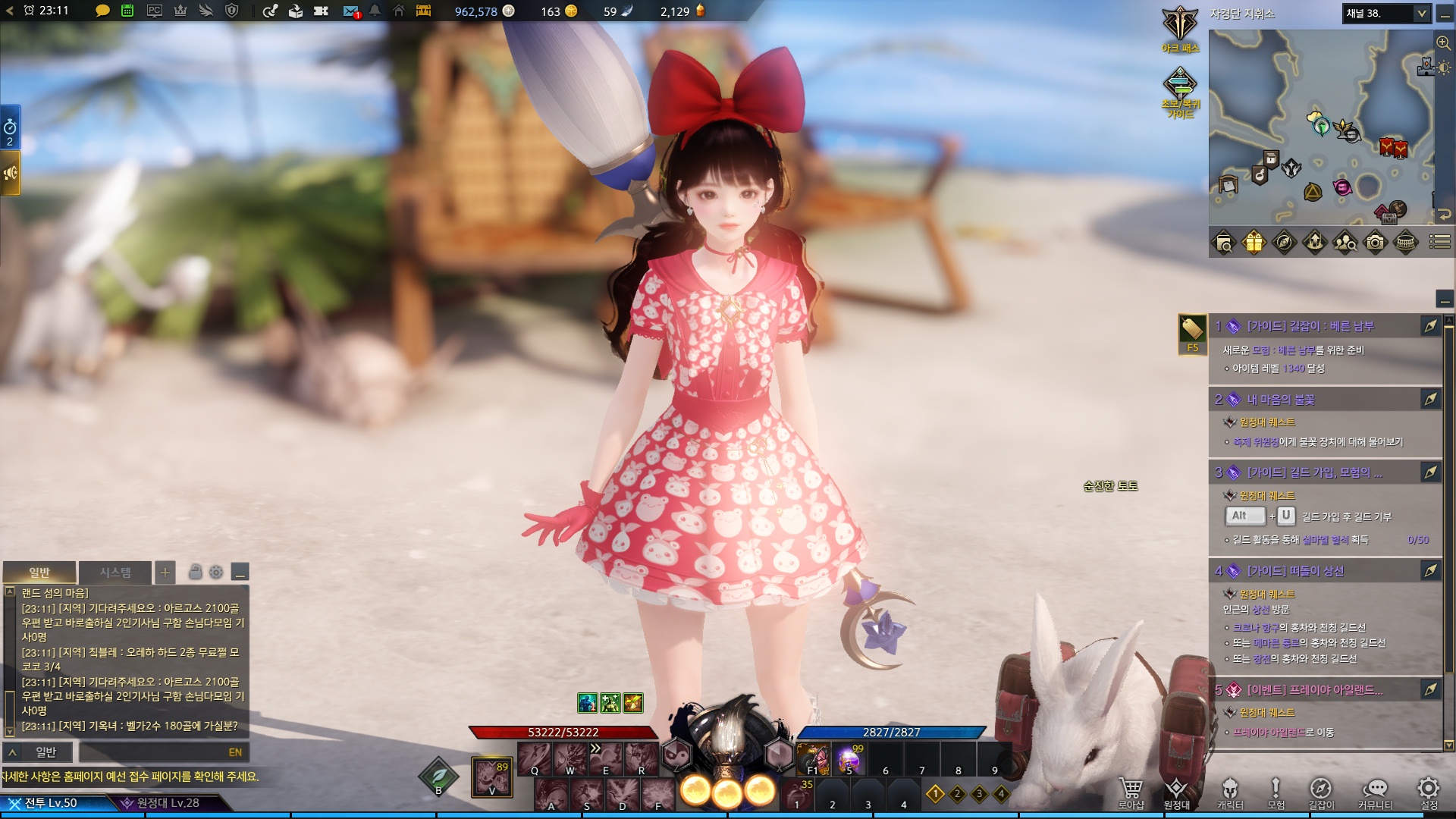Open the 설정 gear settings menu
The height and width of the screenshot is (819, 1456).
(x=1429, y=792)
